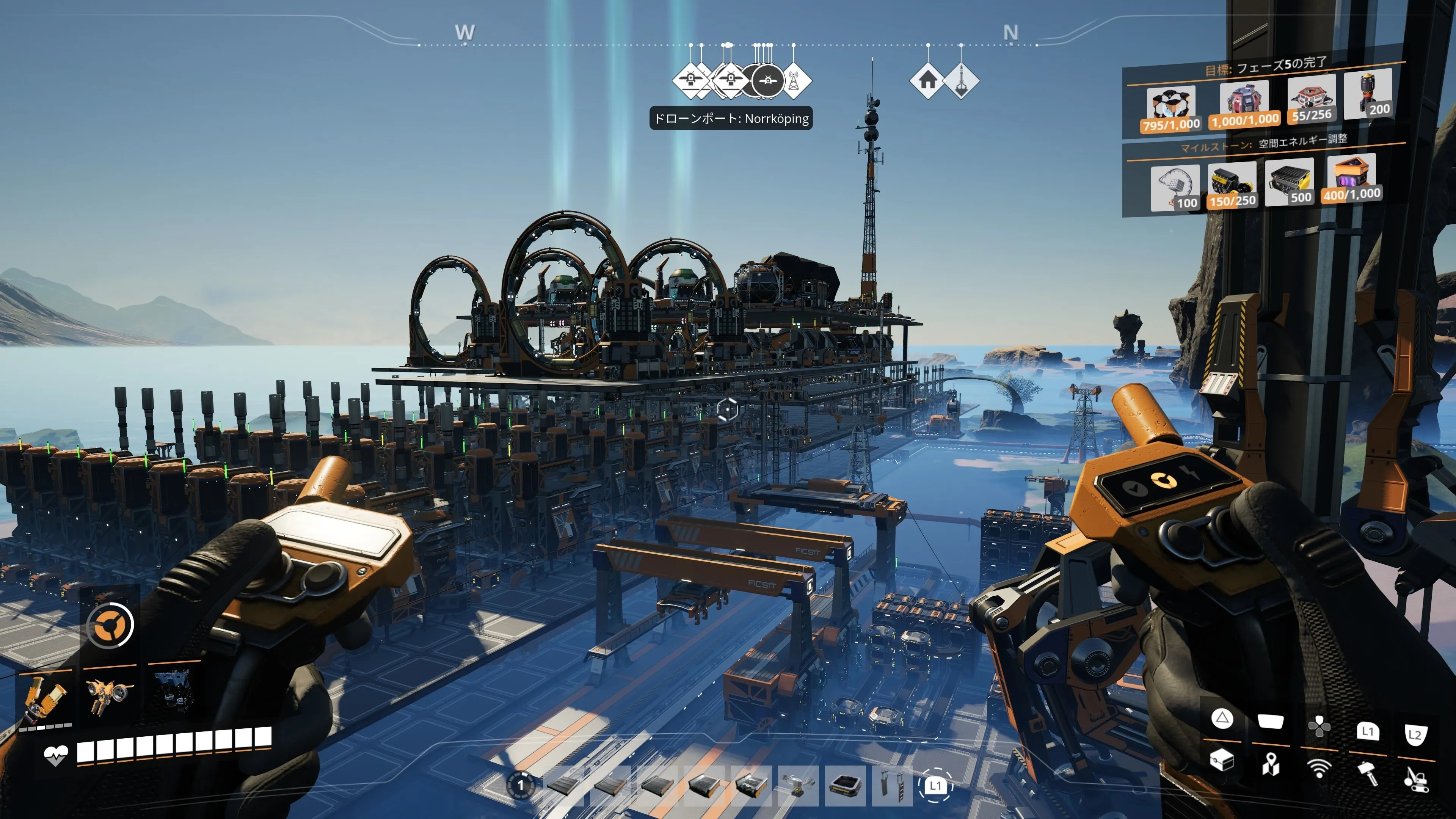Image resolution: width=1456 pixels, height=819 pixels.
Task: Select the wireless signal scanner icon
Action: (x=1319, y=768)
